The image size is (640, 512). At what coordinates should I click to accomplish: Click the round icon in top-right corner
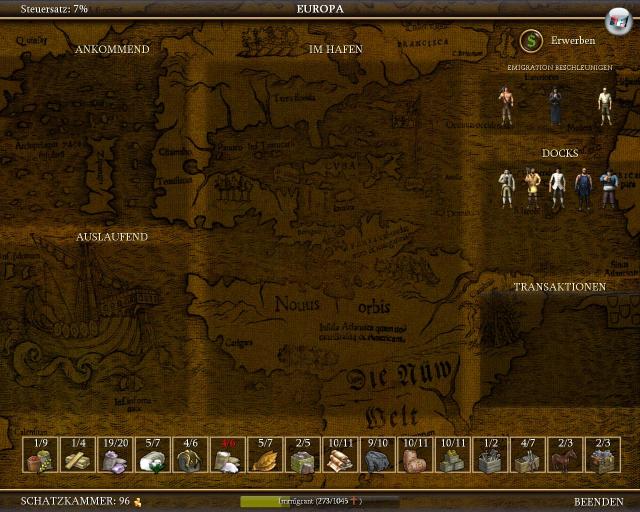coord(618,19)
